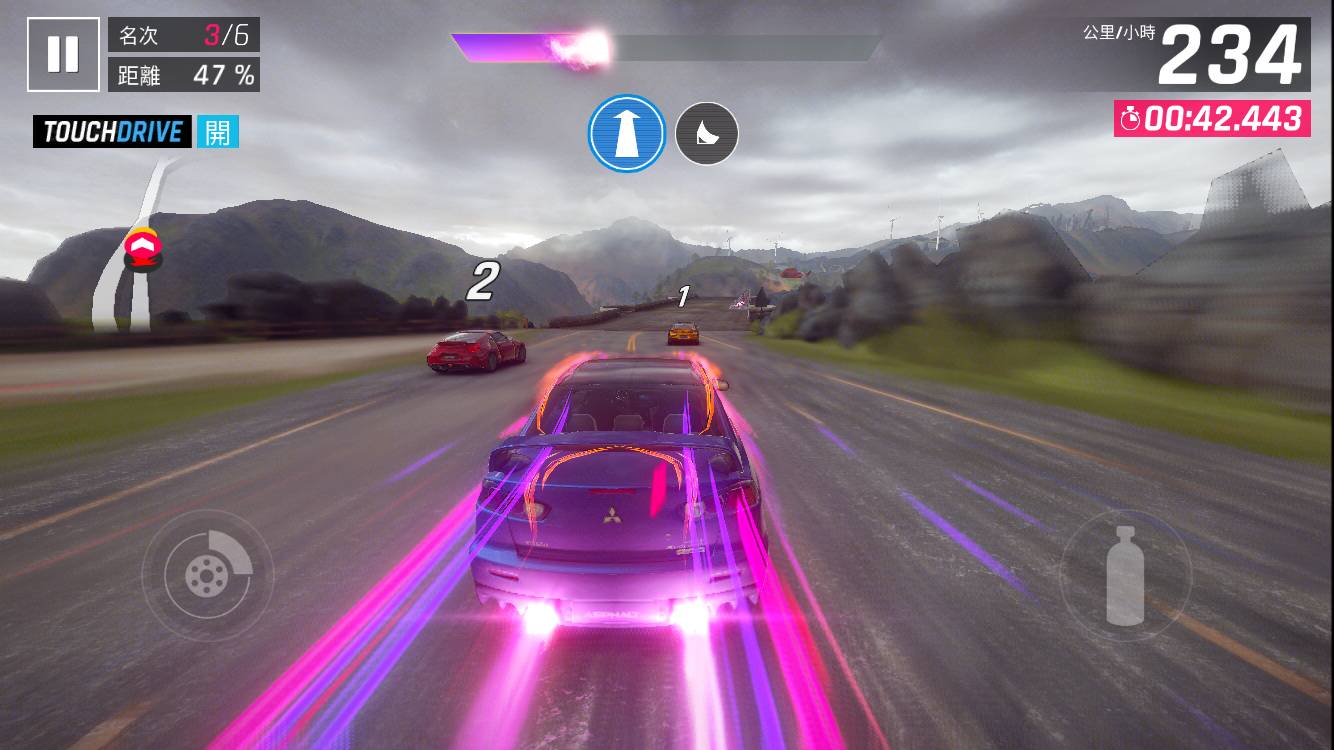Select the grey curved route icon
Image resolution: width=1334 pixels, height=750 pixels.
click(x=707, y=133)
